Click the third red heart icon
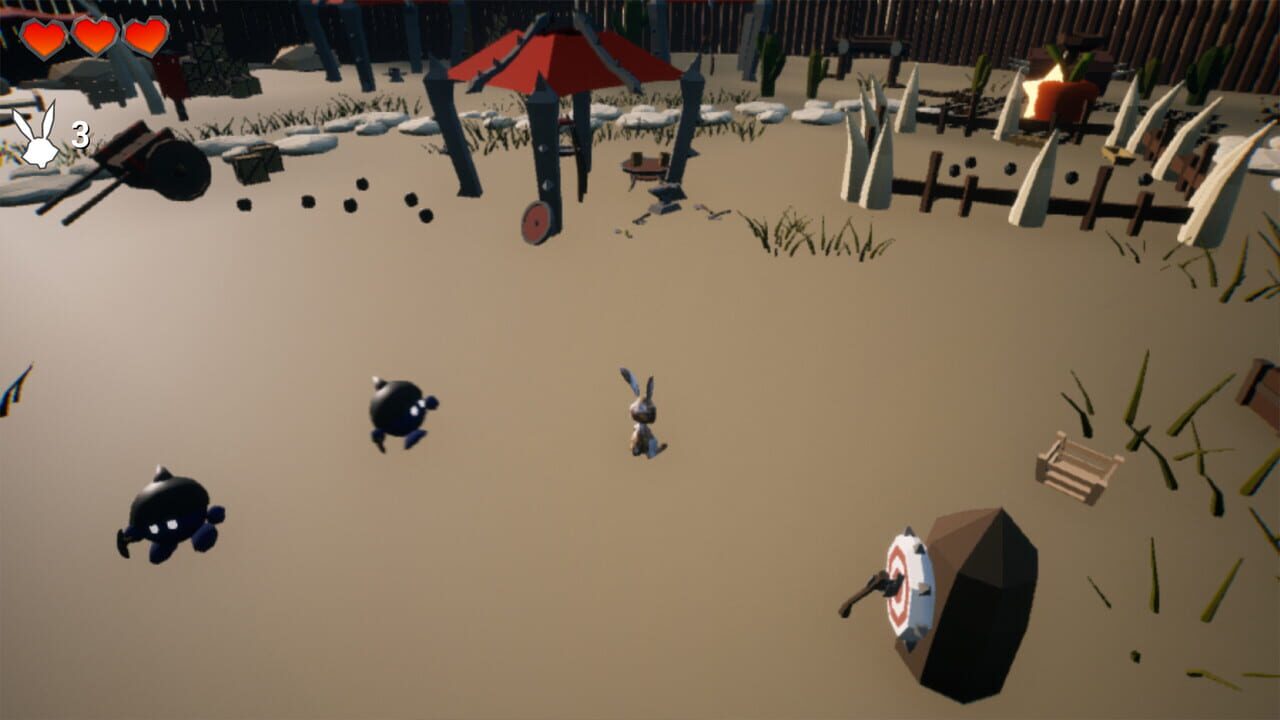This screenshot has height=720, width=1280. 144,40
